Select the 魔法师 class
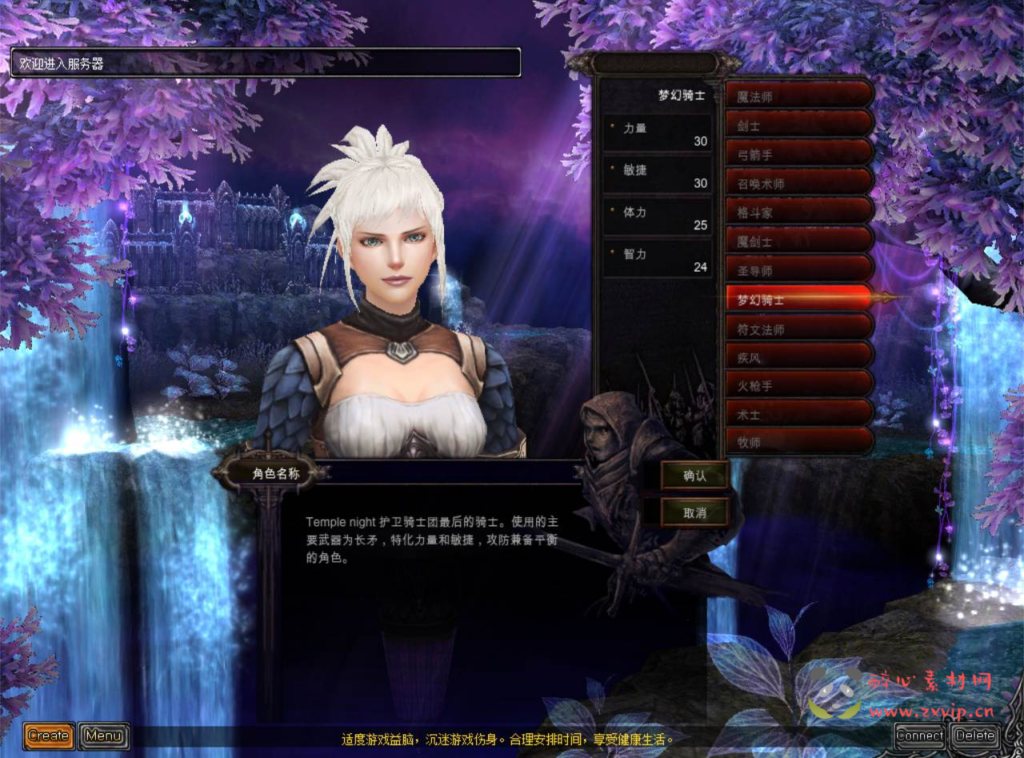Image resolution: width=1024 pixels, height=758 pixels. click(799, 96)
